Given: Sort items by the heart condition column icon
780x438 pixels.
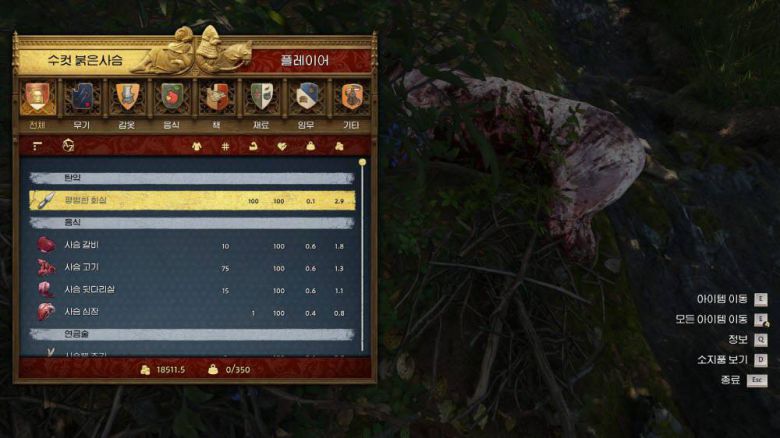Looking at the screenshot, I should point(282,146).
